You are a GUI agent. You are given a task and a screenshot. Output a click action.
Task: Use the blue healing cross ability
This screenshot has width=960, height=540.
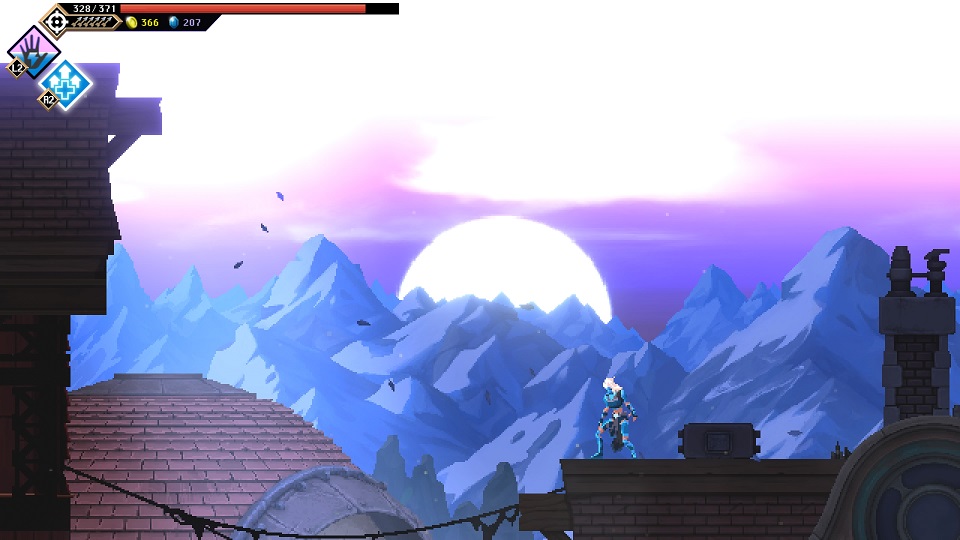[67, 83]
